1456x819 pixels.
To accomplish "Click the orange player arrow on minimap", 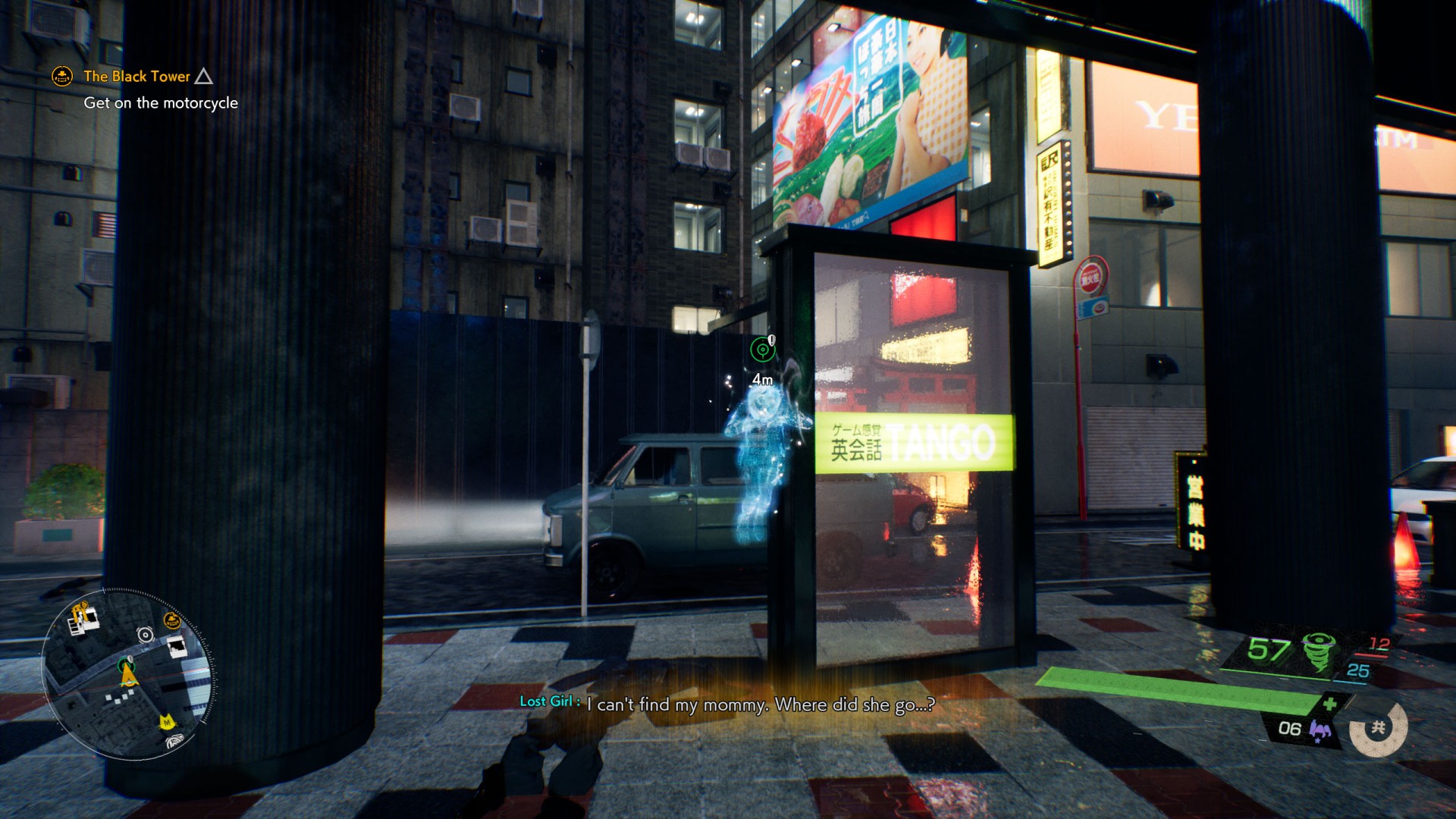I will click(128, 674).
